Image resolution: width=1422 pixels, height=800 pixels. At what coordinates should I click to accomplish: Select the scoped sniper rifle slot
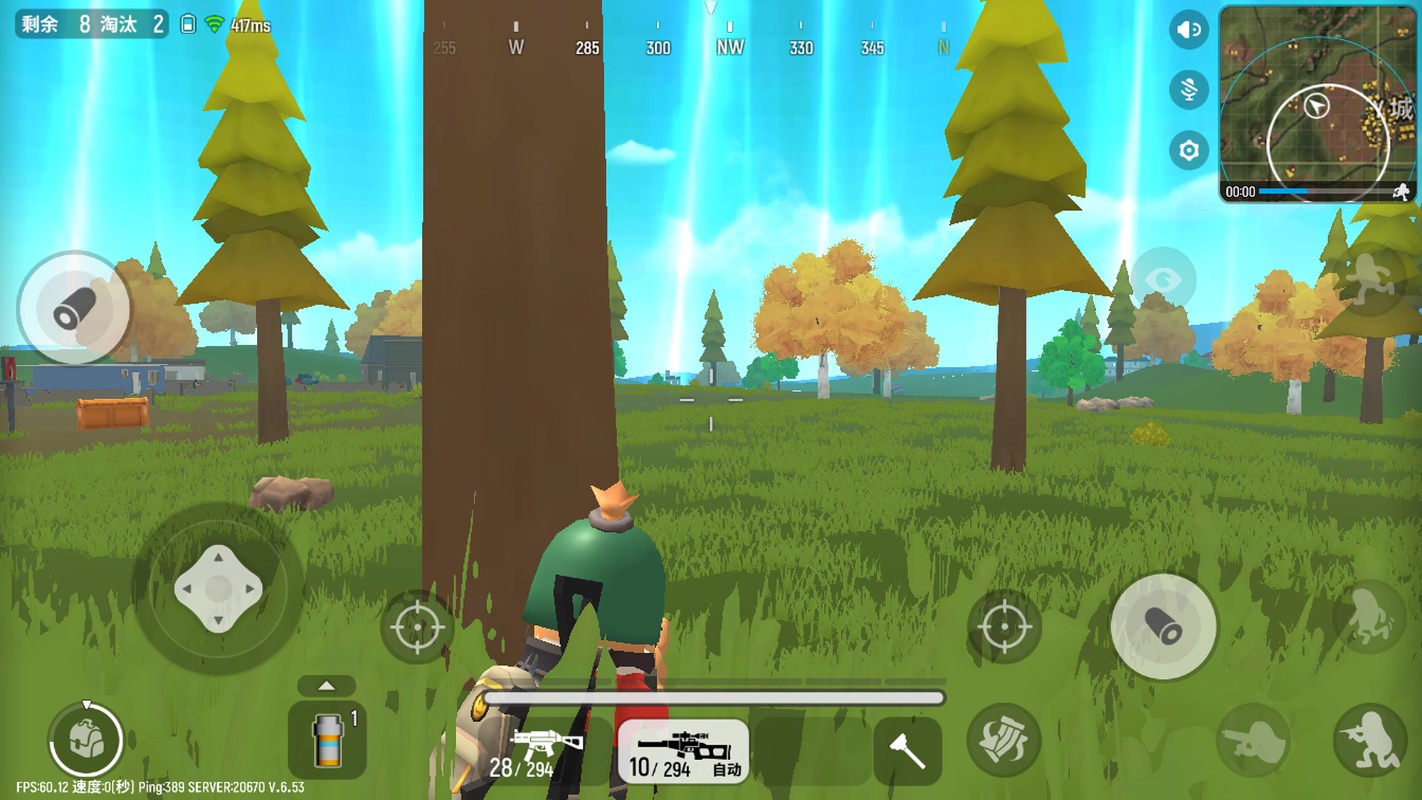(x=683, y=751)
